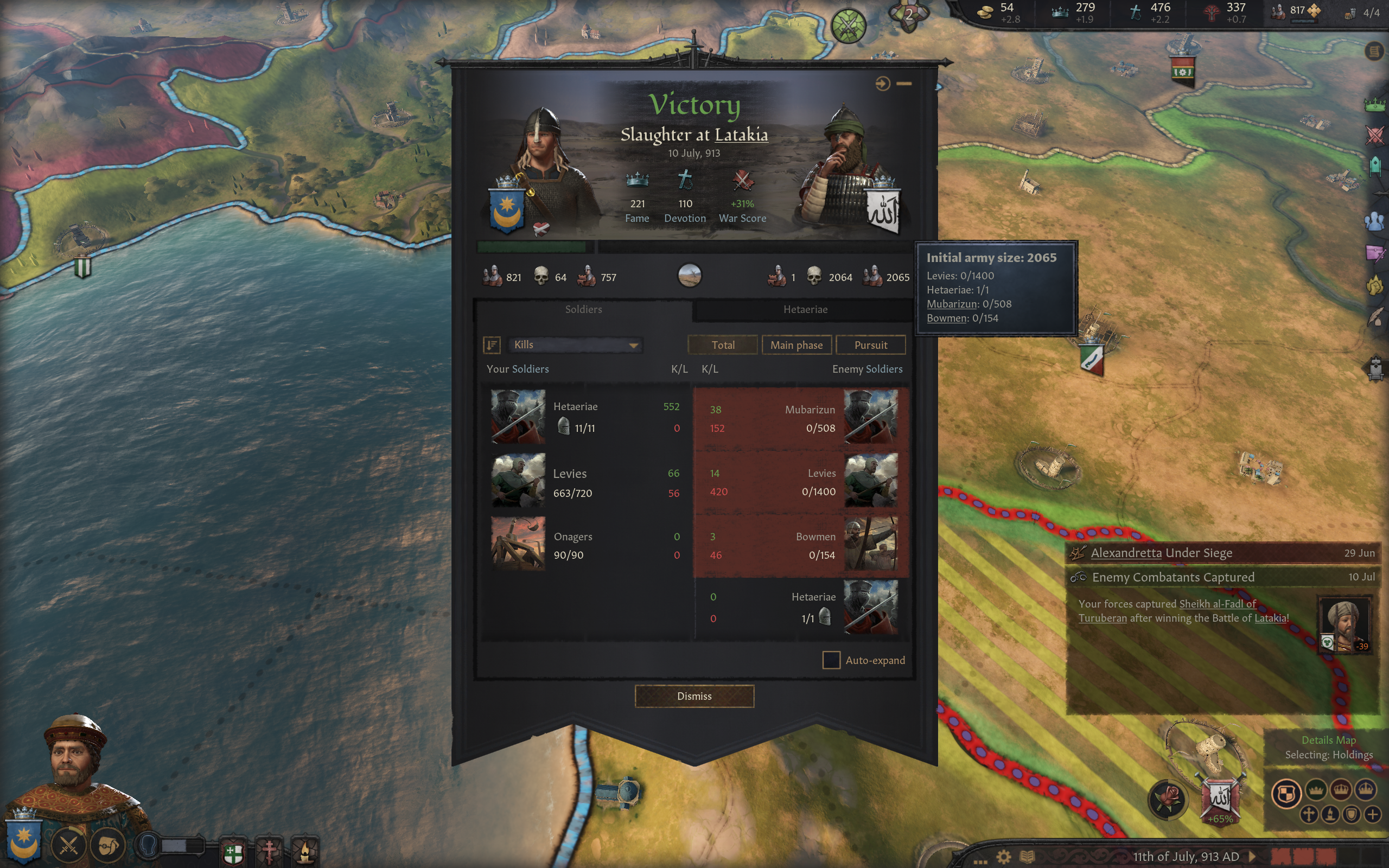Open the game settings gear icon
Screen dimensions: 1389x868
pos(1003,857)
